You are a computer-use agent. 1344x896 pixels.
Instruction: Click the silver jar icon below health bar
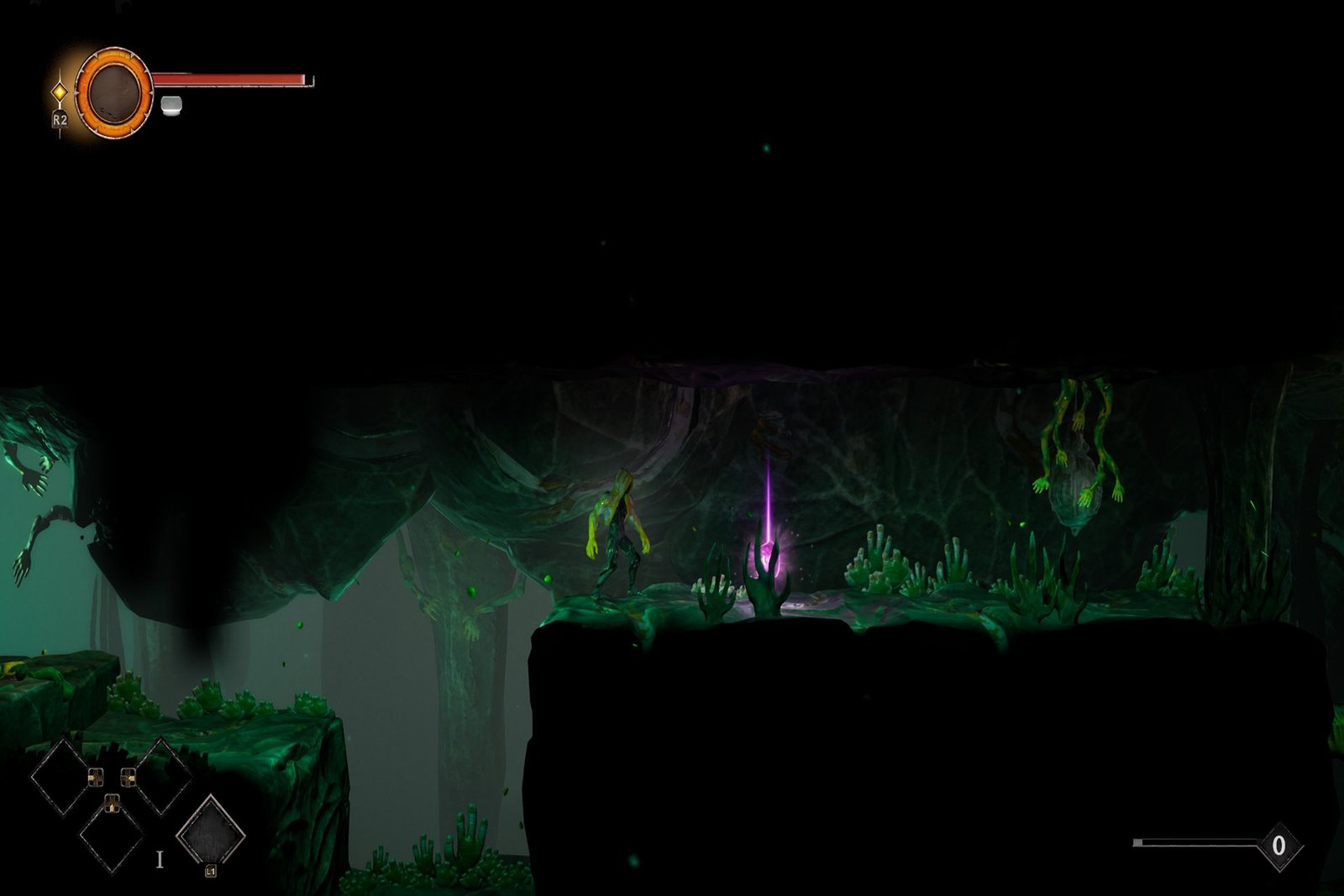171,105
